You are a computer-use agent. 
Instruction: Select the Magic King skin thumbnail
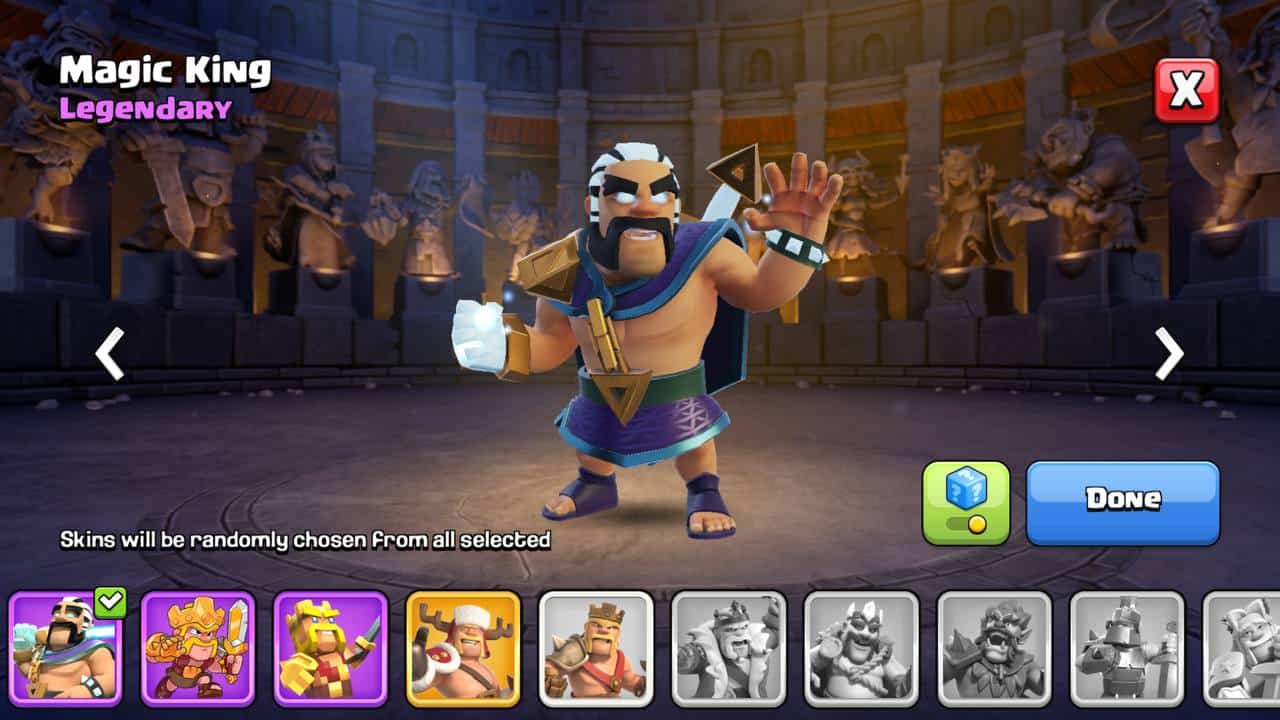tap(66, 648)
